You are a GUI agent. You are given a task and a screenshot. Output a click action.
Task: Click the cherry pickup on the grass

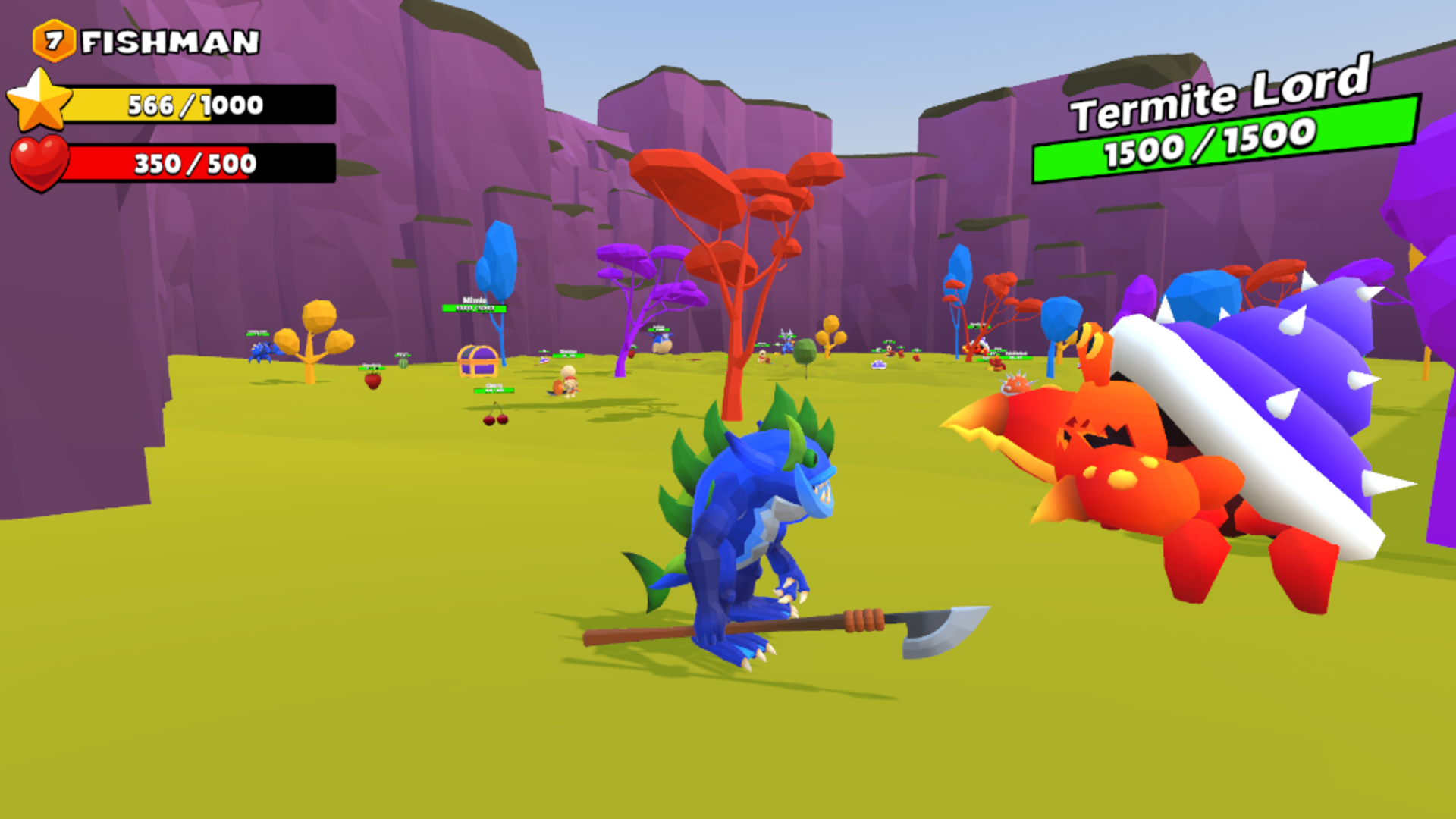pyautogui.click(x=495, y=419)
